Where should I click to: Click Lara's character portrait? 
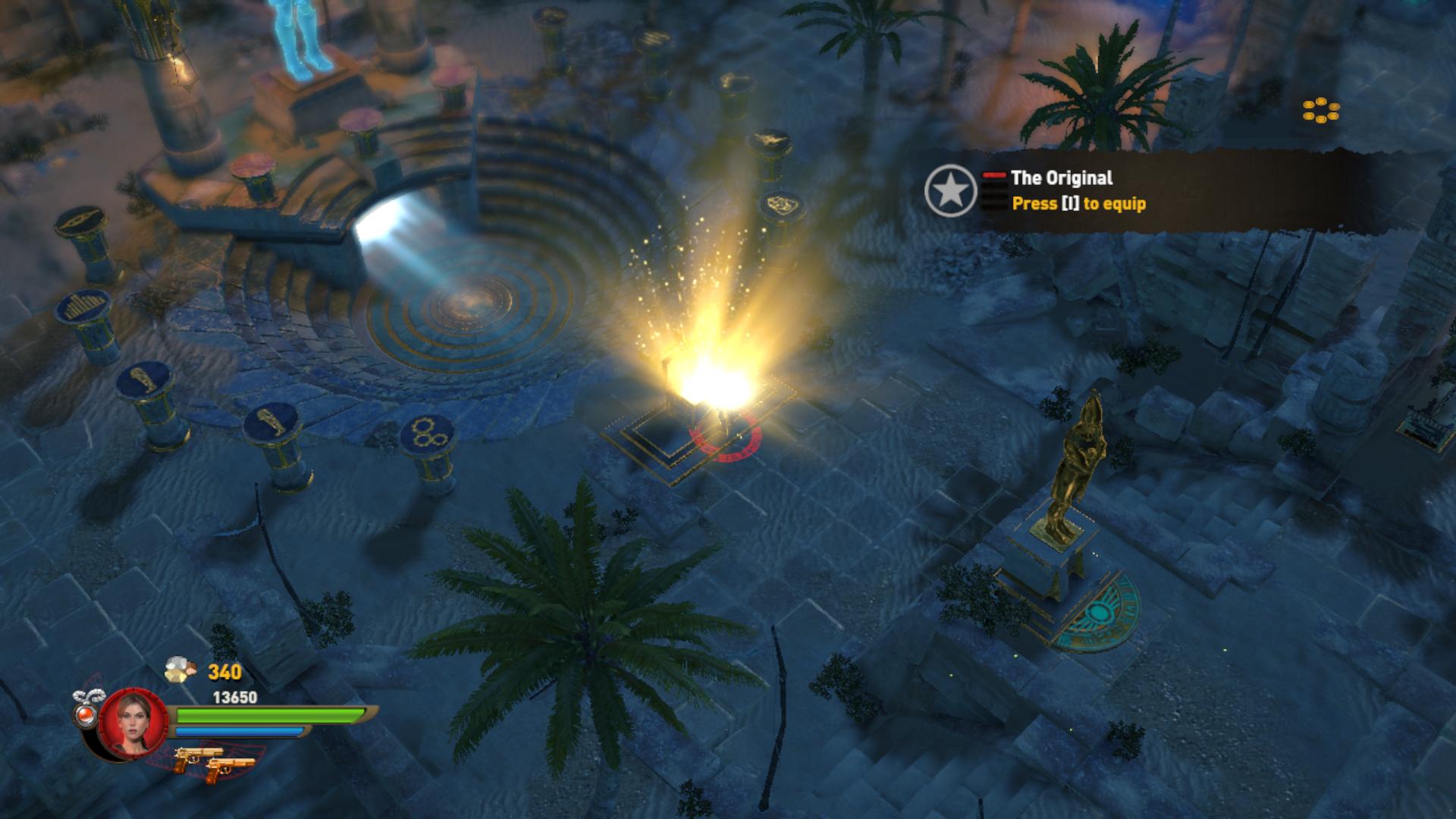[x=133, y=722]
